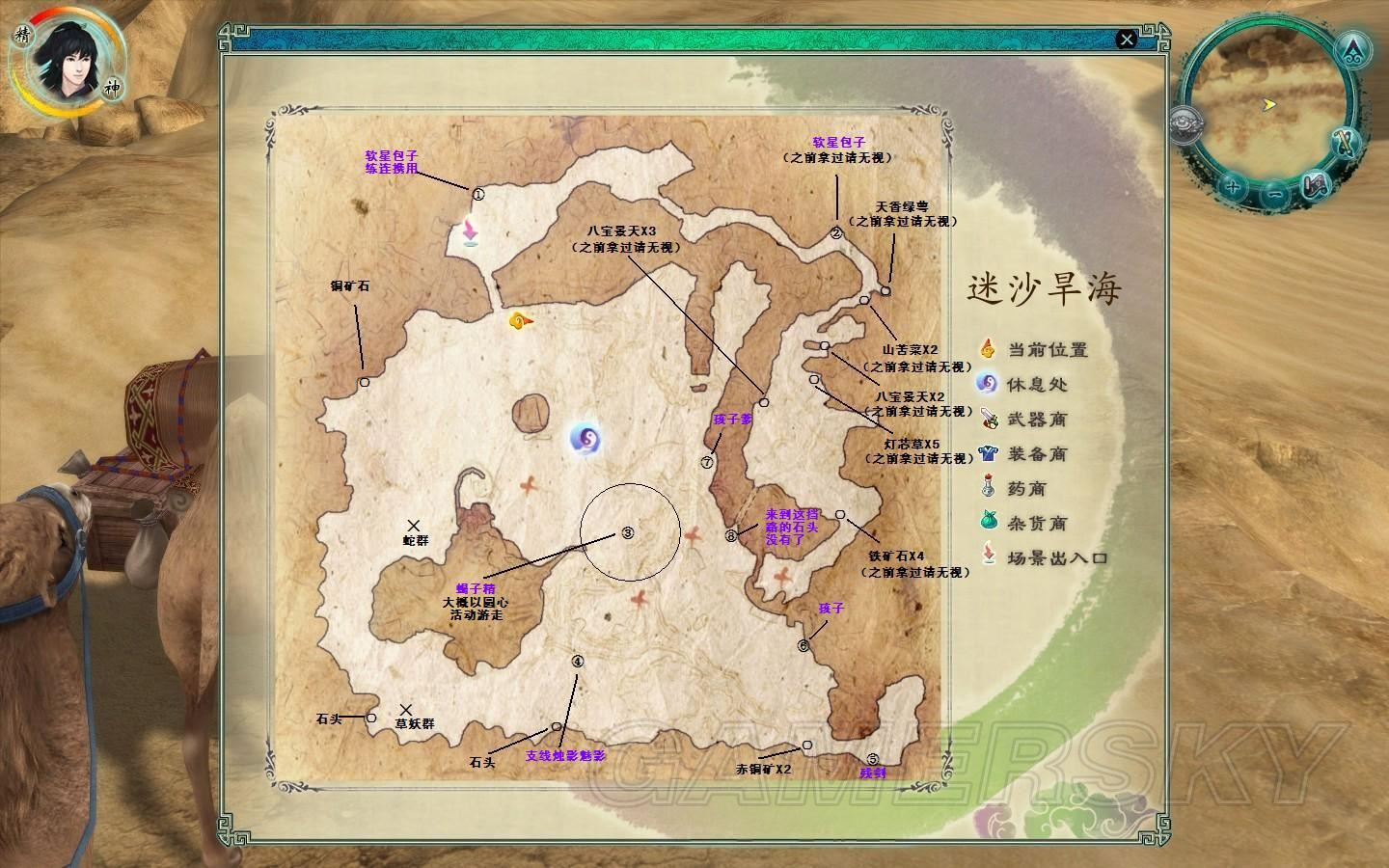Close the 迷沙旱海 map window
The width and height of the screenshot is (1389, 868).
(x=1126, y=40)
